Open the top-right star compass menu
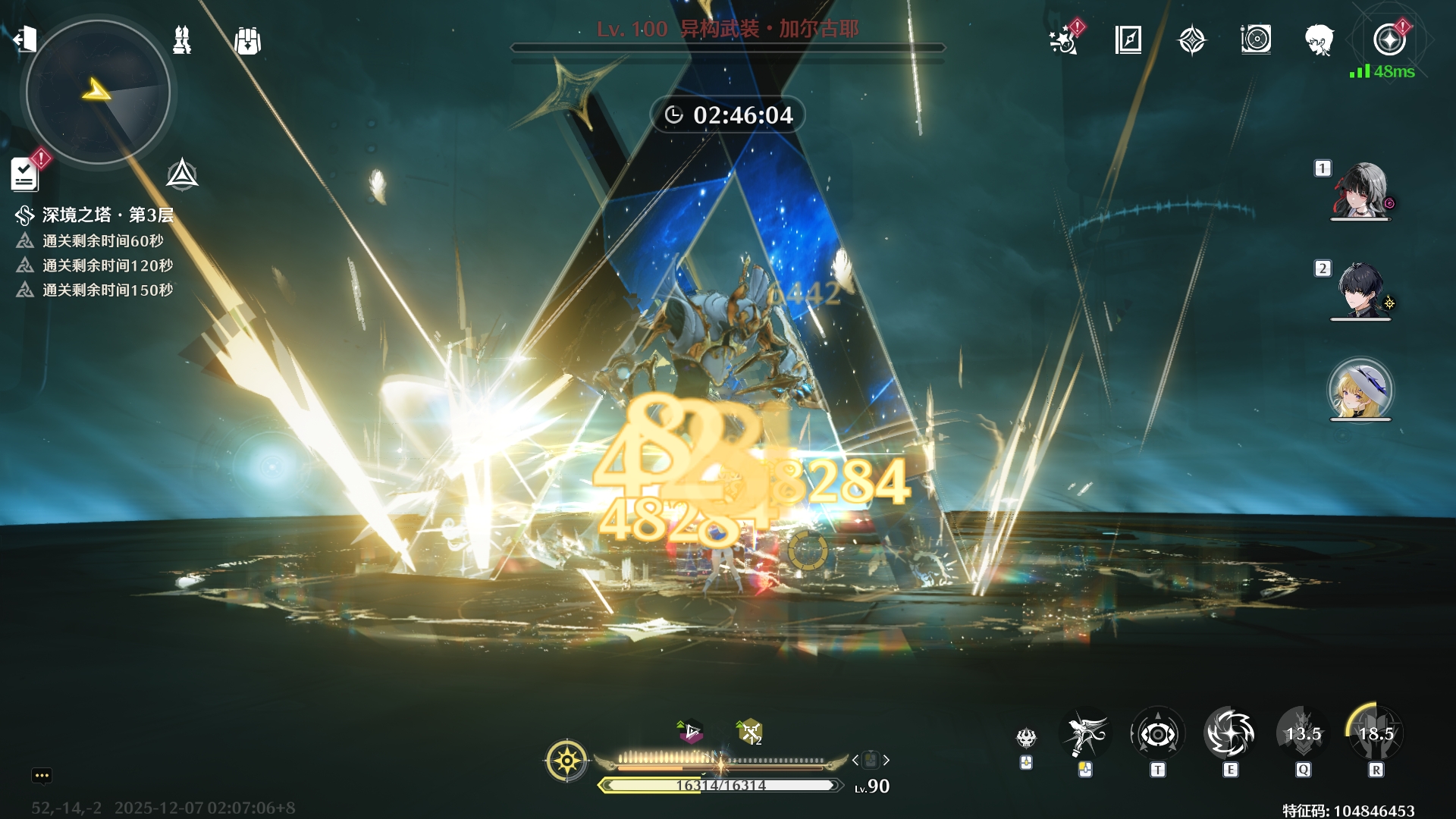Viewport: 1456px width, 819px height. point(1389,39)
